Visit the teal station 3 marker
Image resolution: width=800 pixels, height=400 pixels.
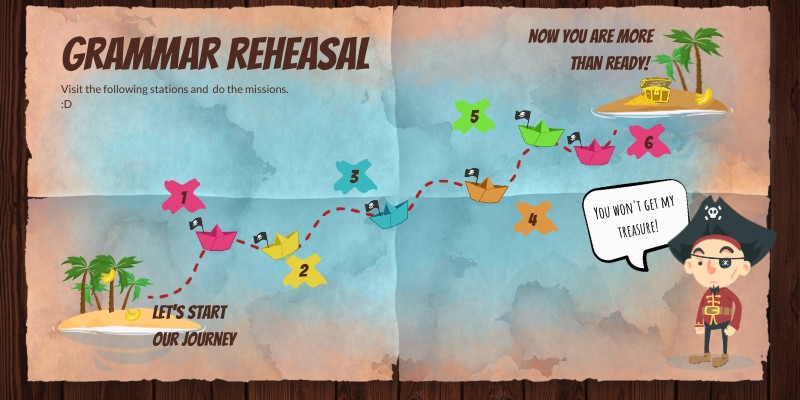[x=354, y=178]
